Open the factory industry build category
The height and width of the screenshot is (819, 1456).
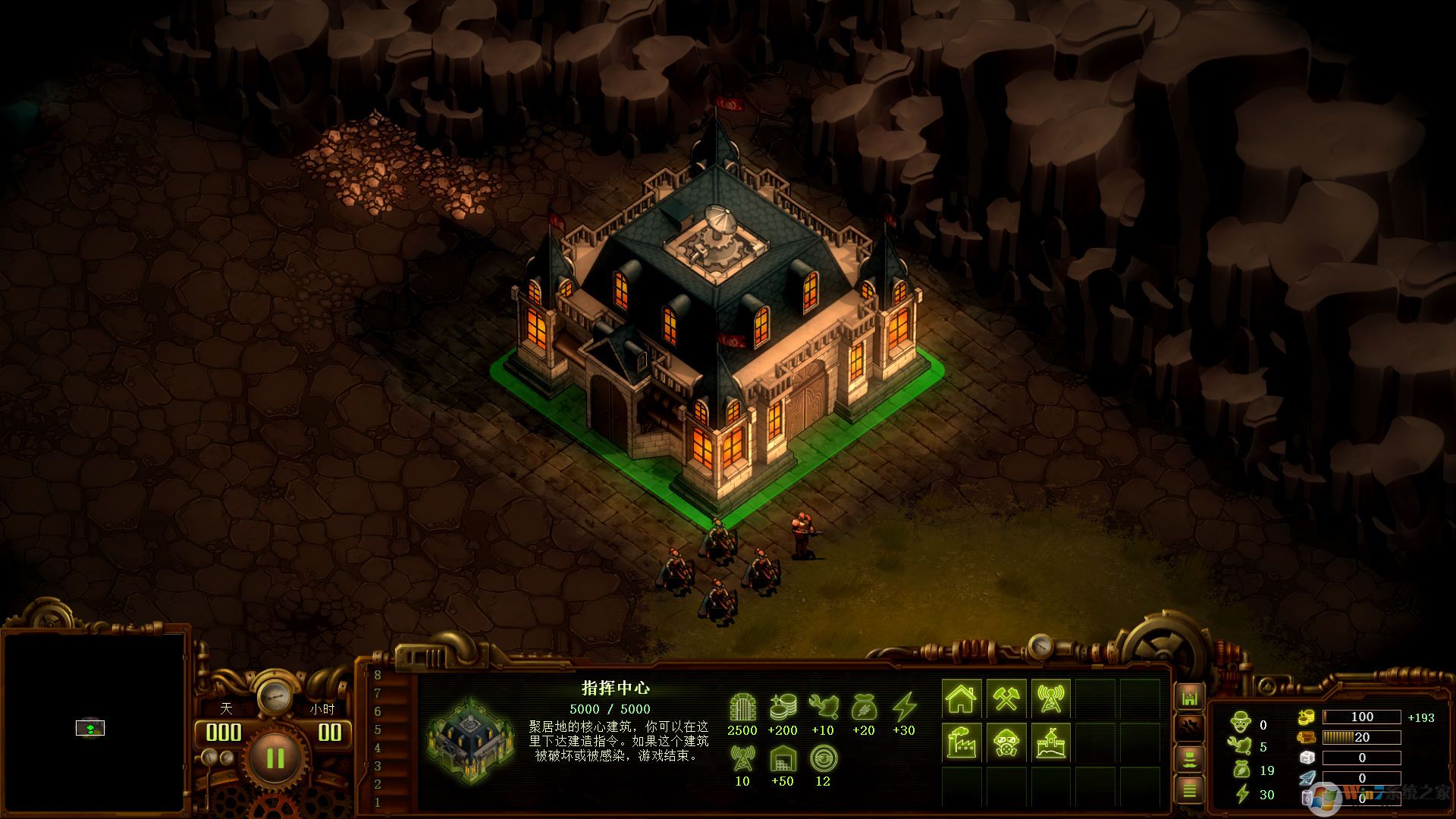pyautogui.click(x=962, y=742)
